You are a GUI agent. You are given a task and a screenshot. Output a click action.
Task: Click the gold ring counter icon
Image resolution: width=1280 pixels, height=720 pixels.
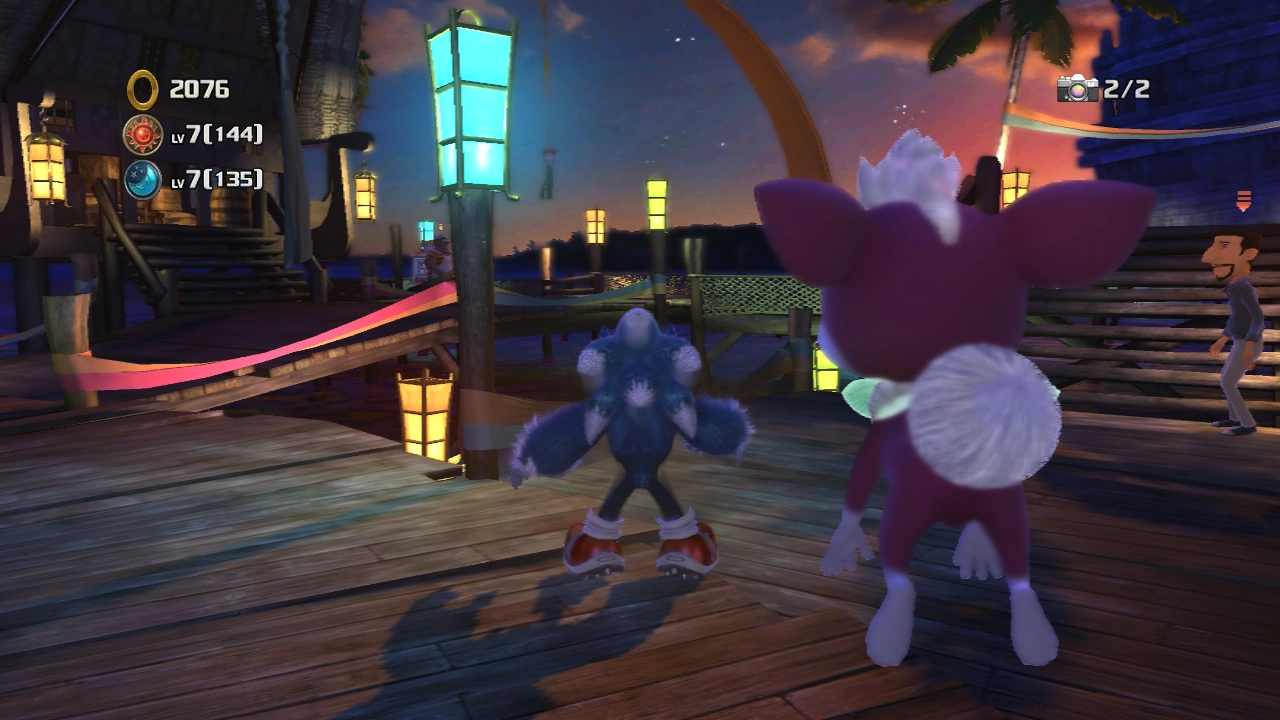143,90
